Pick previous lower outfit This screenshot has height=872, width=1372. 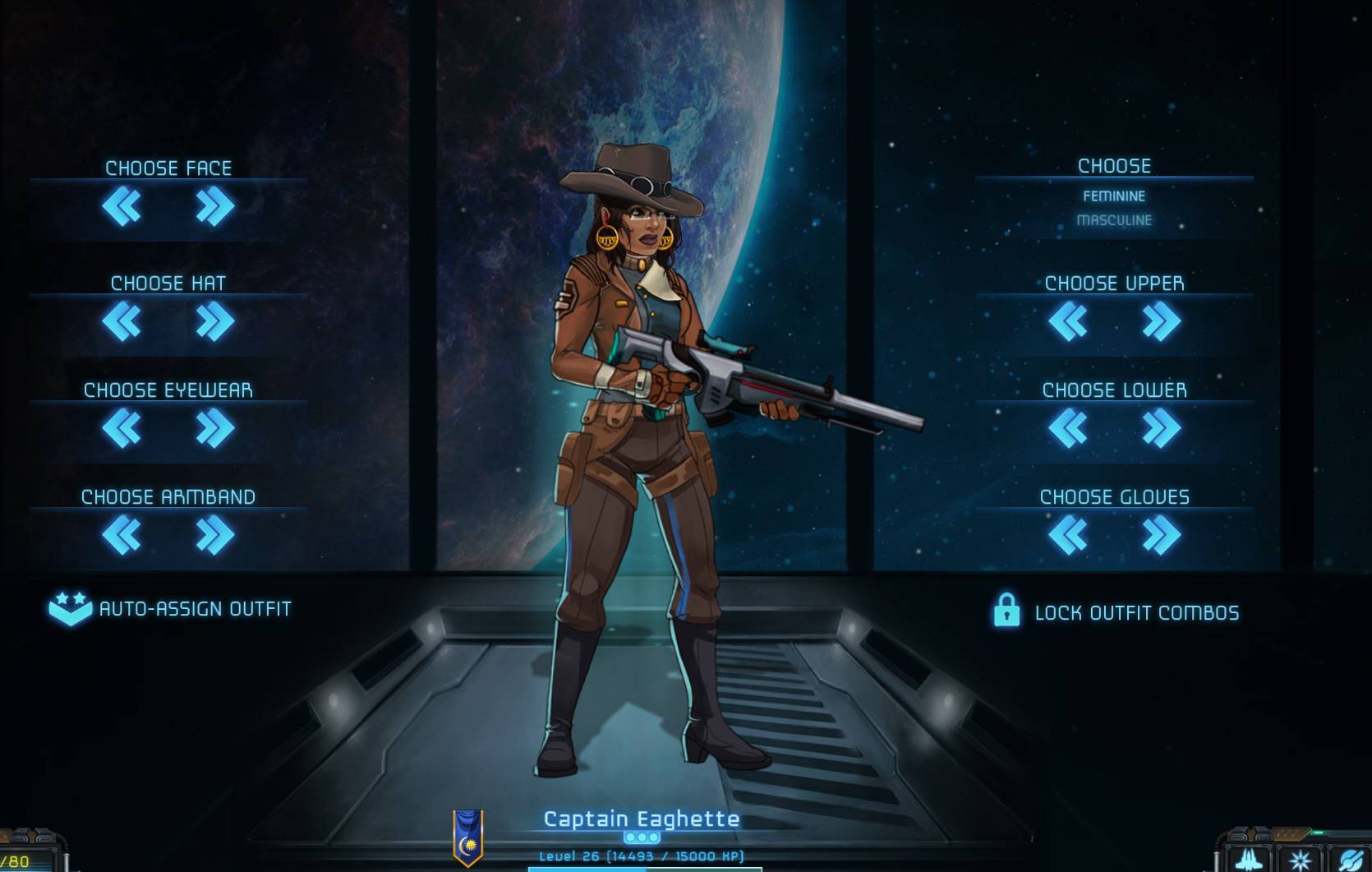click(1068, 428)
